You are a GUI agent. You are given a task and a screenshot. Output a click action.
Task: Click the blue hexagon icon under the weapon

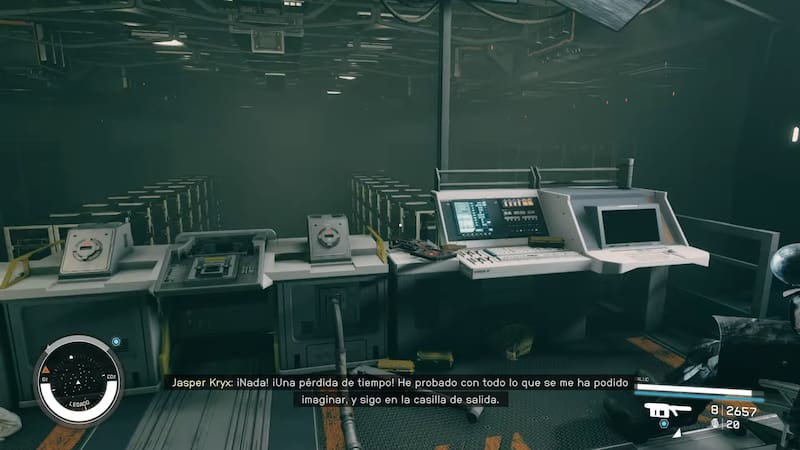[663, 424]
